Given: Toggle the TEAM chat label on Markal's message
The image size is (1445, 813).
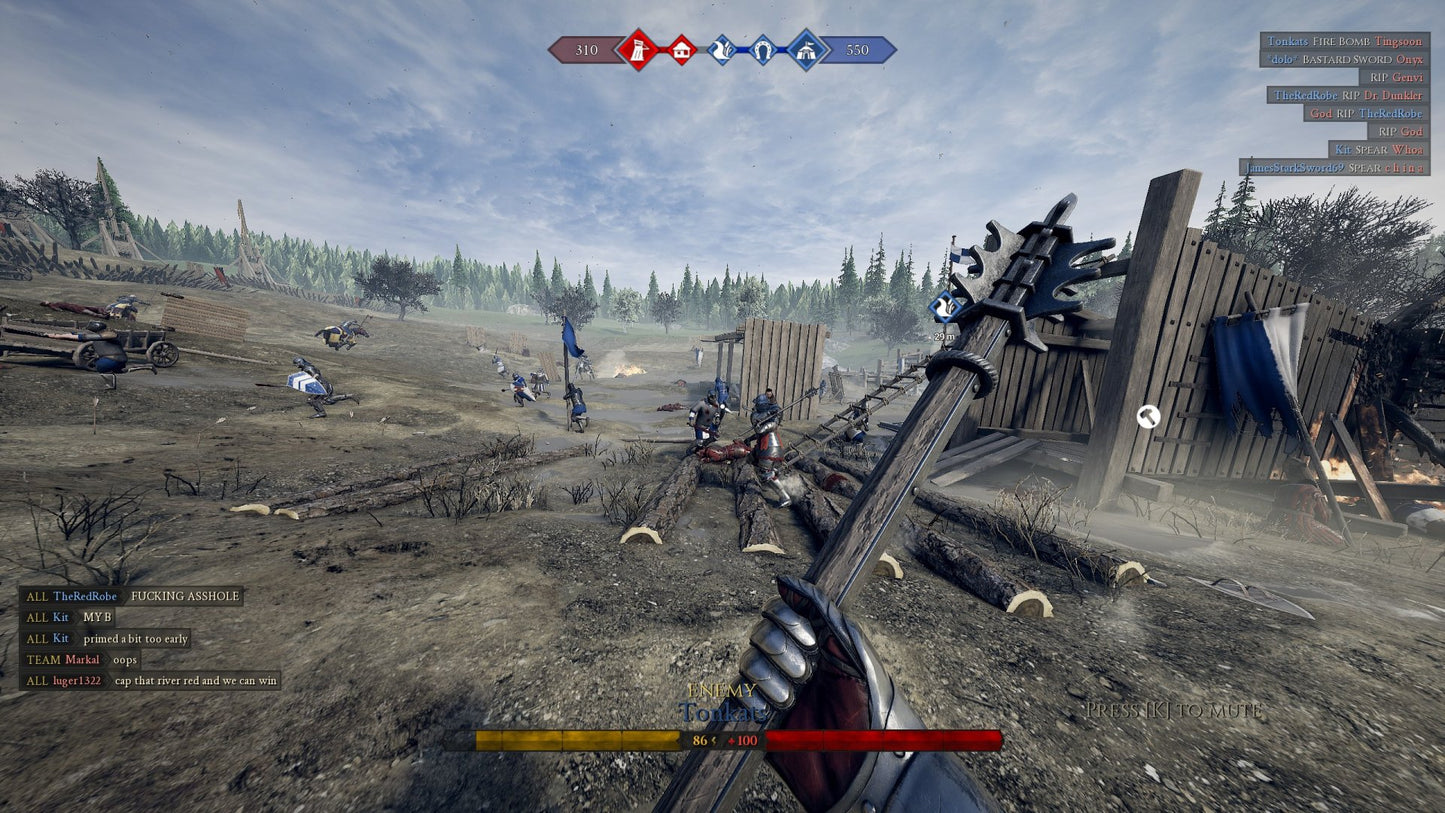Looking at the screenshot, I should 46,659.
